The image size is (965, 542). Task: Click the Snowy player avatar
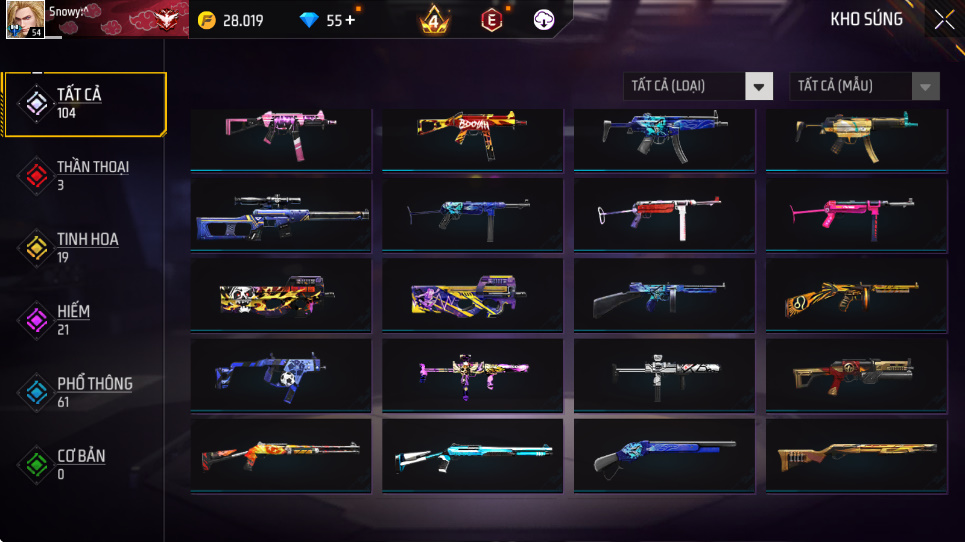coord(24,20)
